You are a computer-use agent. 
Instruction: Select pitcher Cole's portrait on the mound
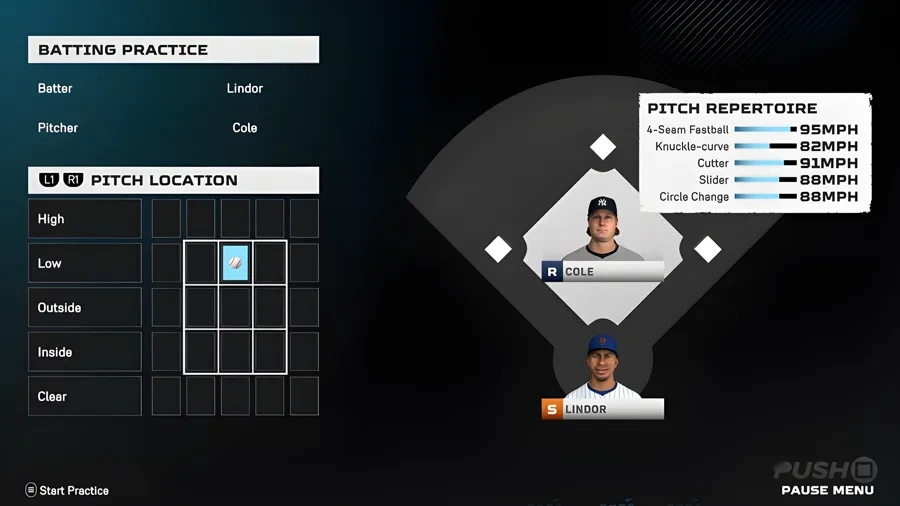(602, 229)
